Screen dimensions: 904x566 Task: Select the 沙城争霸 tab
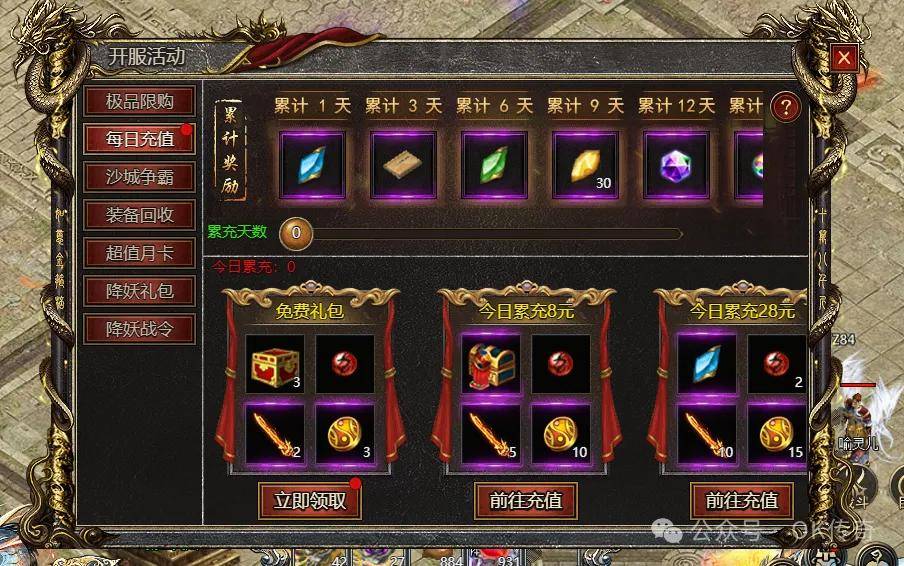click(140, 177)
